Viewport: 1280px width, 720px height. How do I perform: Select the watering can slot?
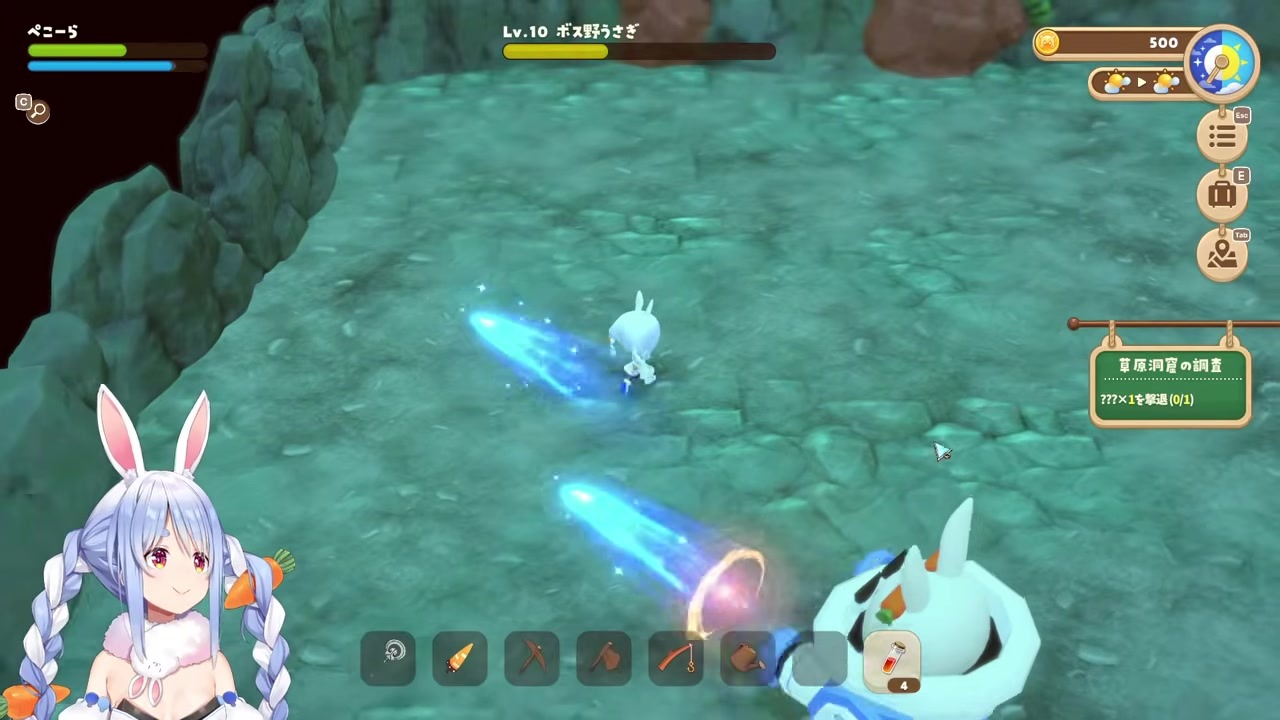747,658
